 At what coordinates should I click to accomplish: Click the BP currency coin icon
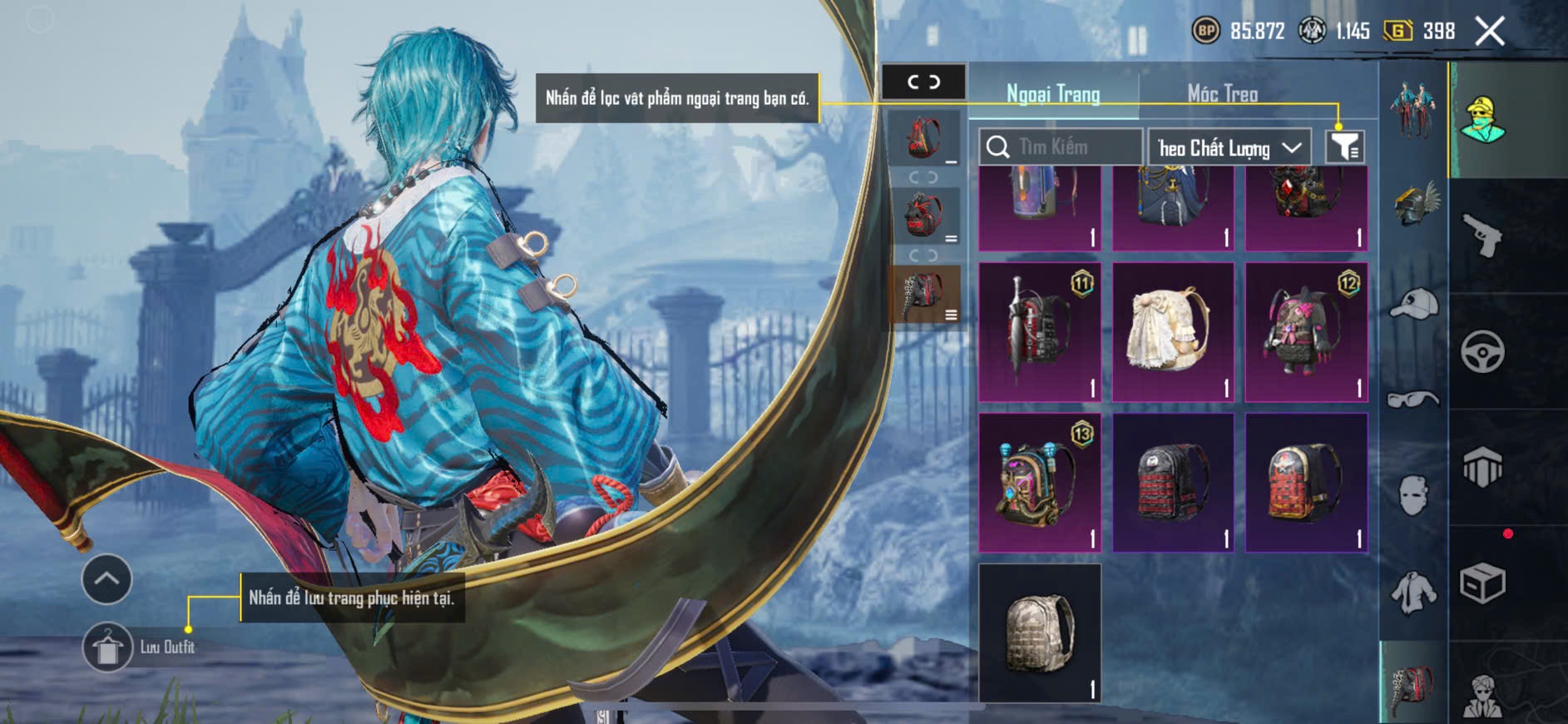[1205, 32]
